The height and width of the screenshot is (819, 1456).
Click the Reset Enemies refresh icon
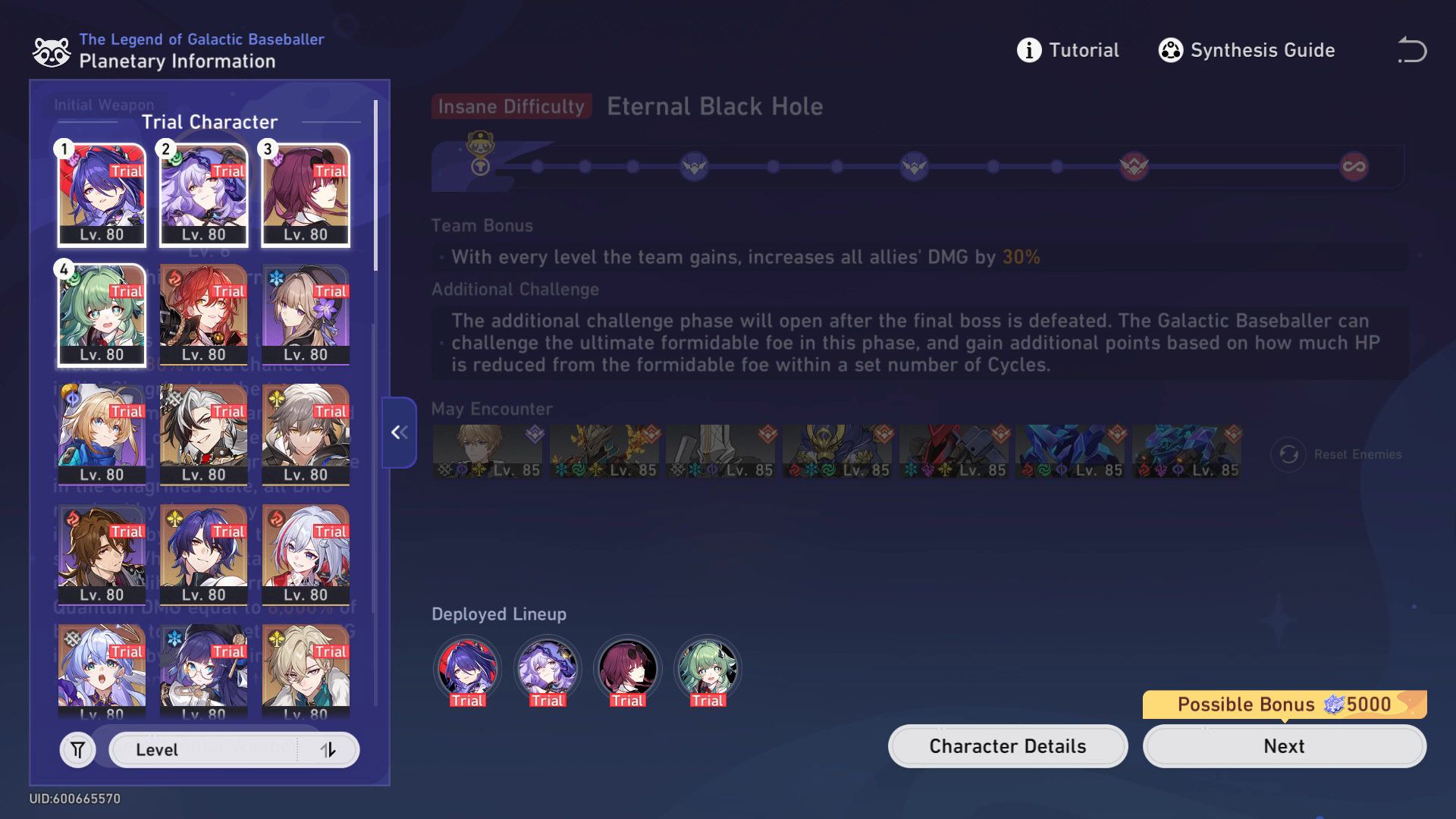pos(1288,453)
